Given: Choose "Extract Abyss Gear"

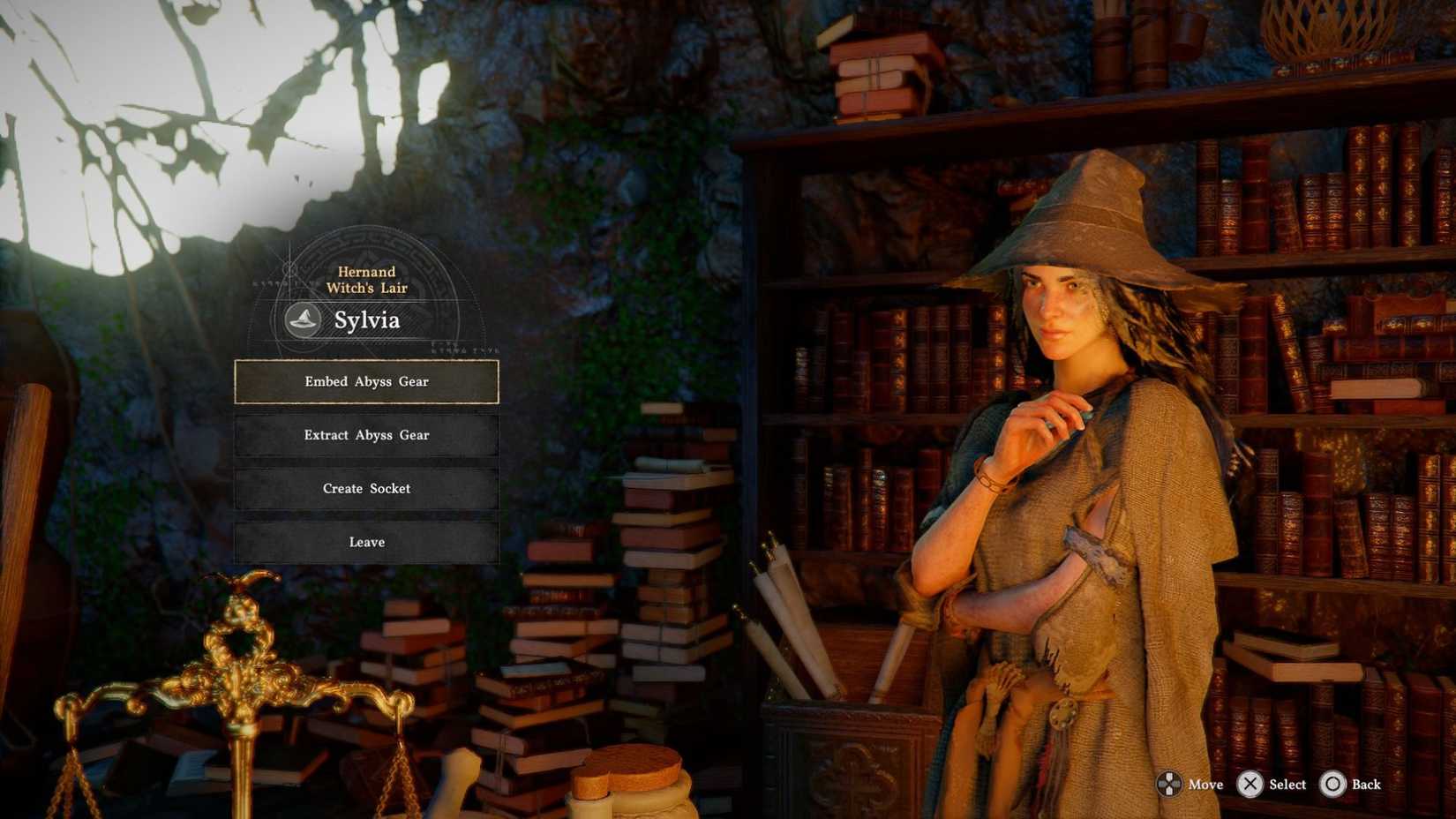Looking at the screenshot, I should (x=366, y=435).
